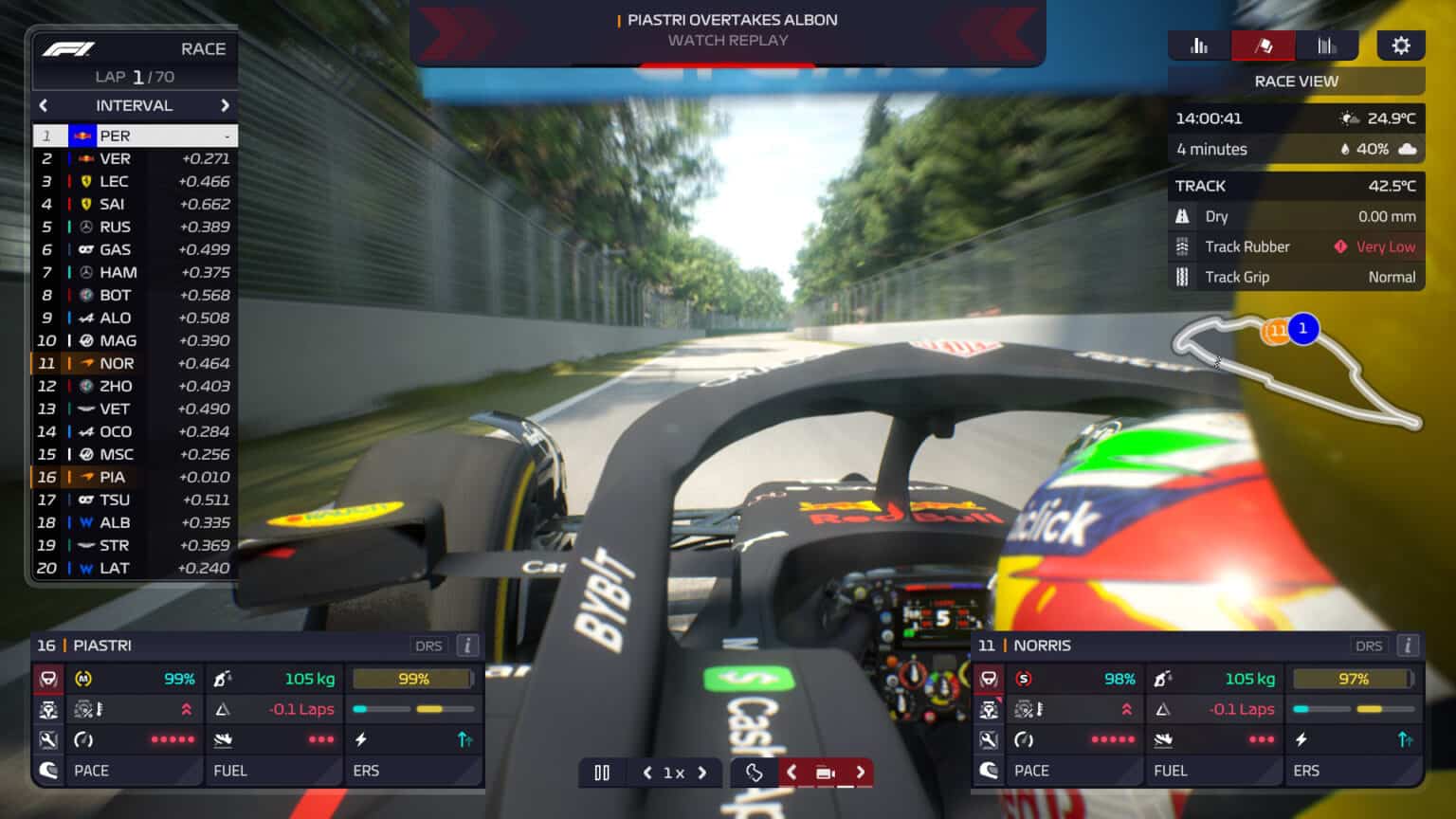Select the car setup wrench icon for Norris

click(x=989, y=739)
